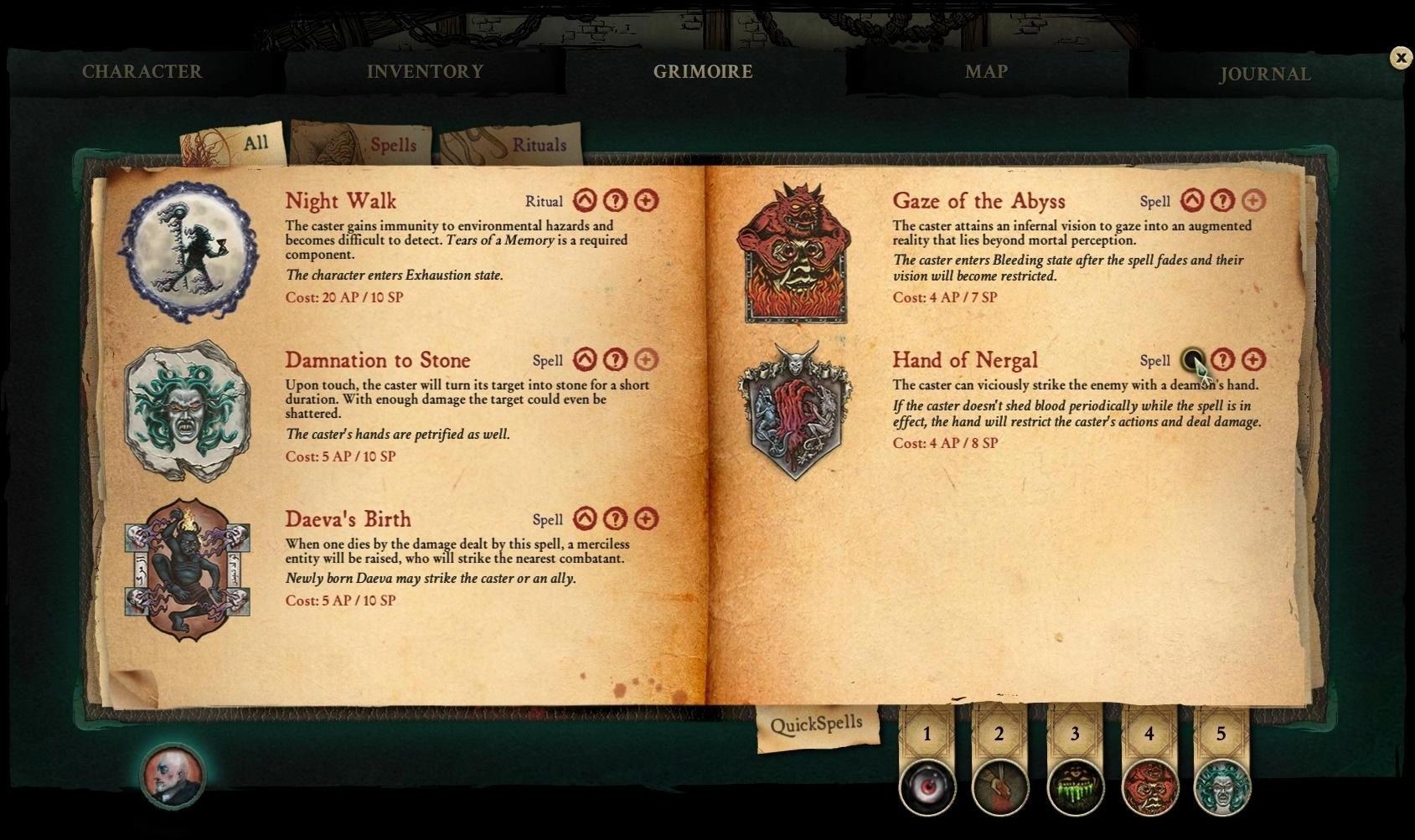Image resolution: width=1415 pixels, height=840 pixels.
Task: Go to the Journal tab
Action: 1264,75
